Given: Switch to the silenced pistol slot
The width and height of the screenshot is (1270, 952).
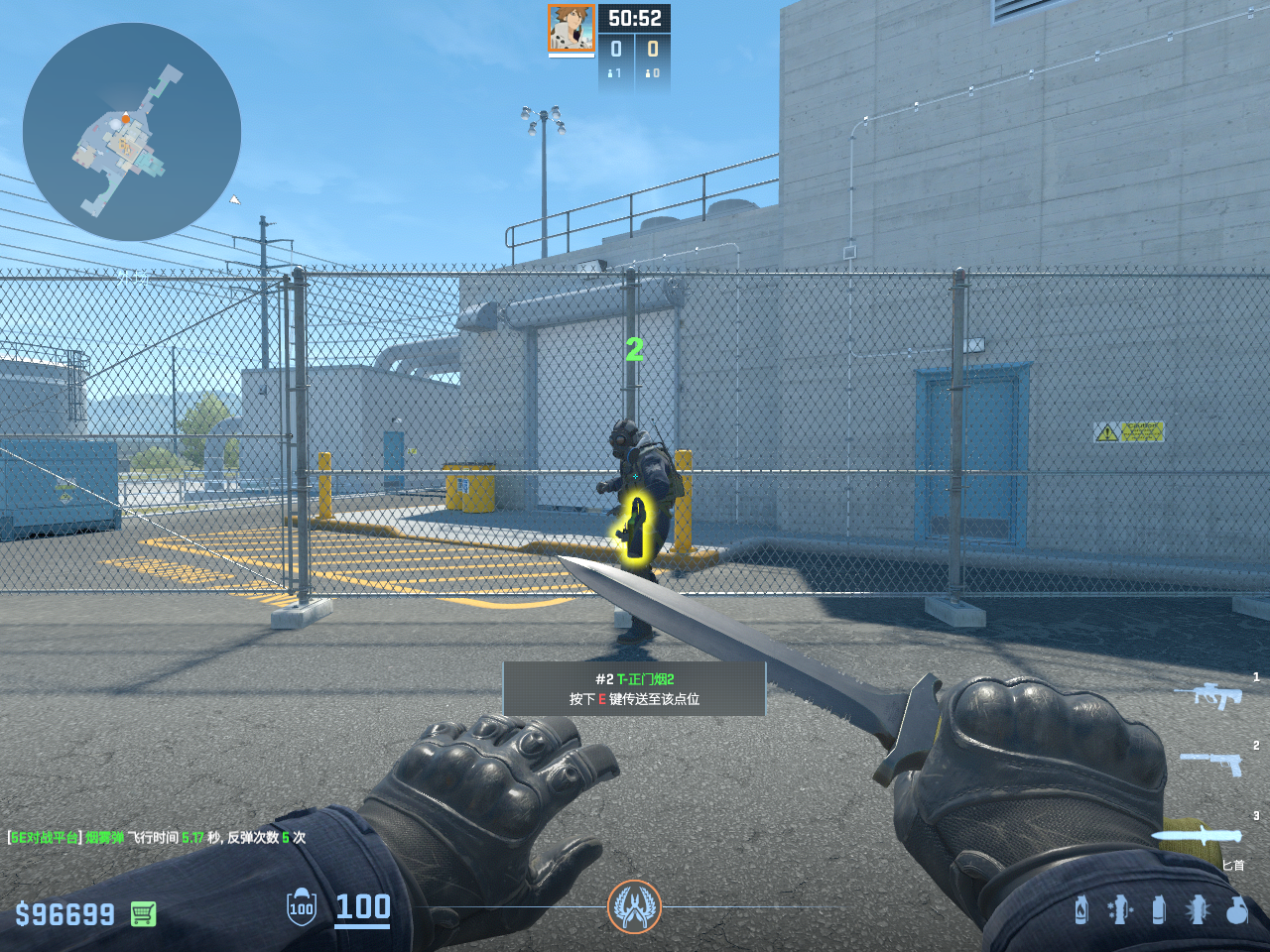Looking at the screenshot, I should [x=1211, y=763].
